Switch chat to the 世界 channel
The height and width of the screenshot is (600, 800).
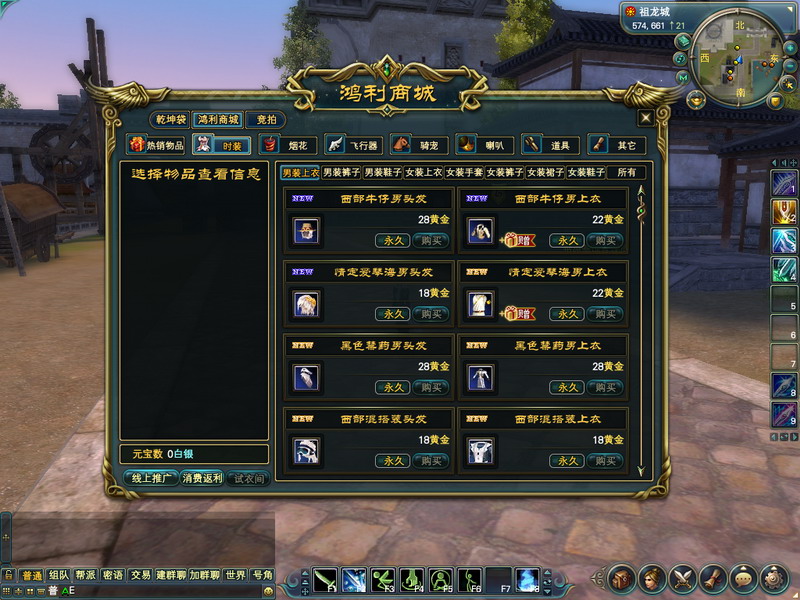tap(235, 575)
